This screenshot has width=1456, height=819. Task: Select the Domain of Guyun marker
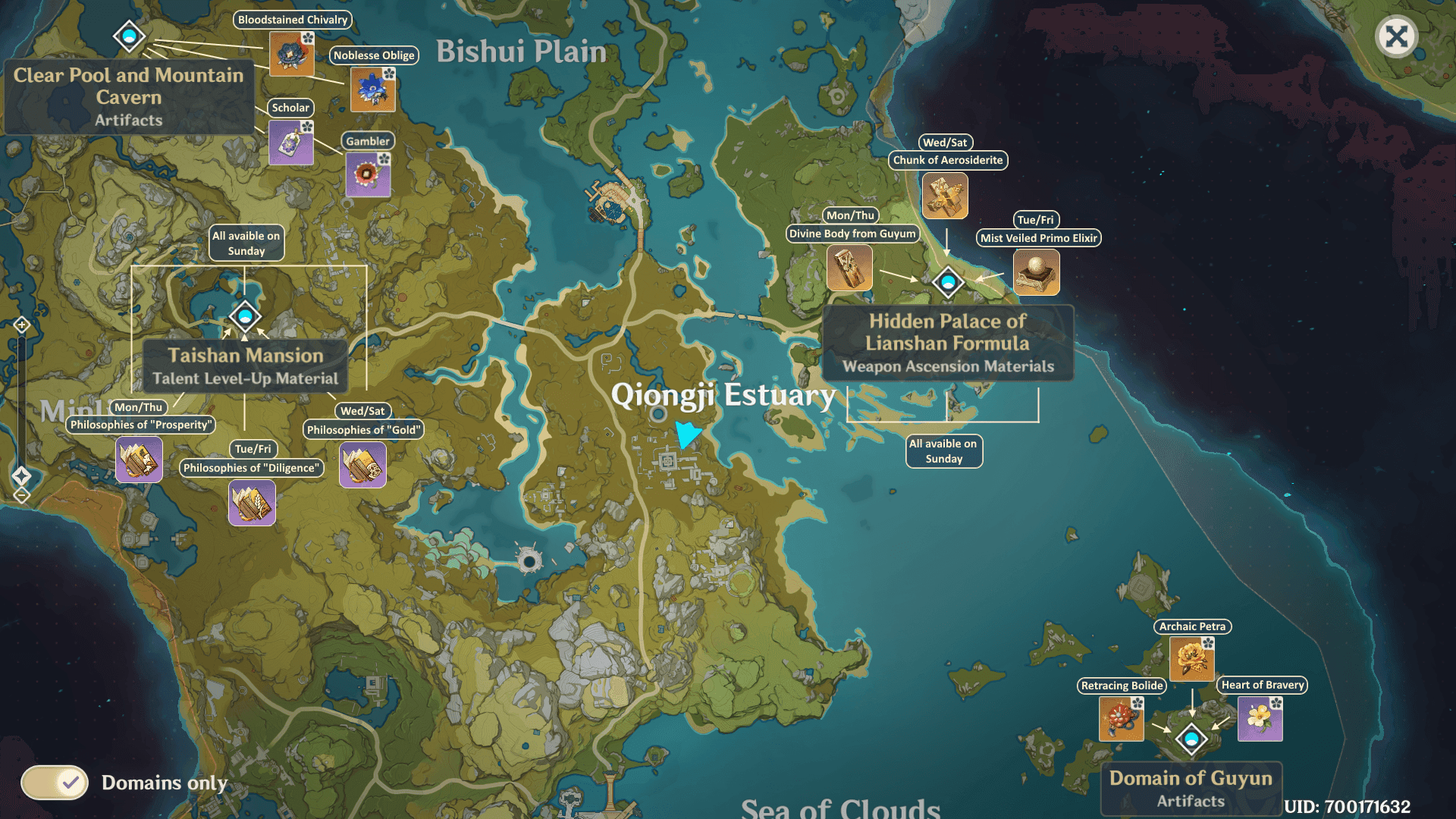1191,738
